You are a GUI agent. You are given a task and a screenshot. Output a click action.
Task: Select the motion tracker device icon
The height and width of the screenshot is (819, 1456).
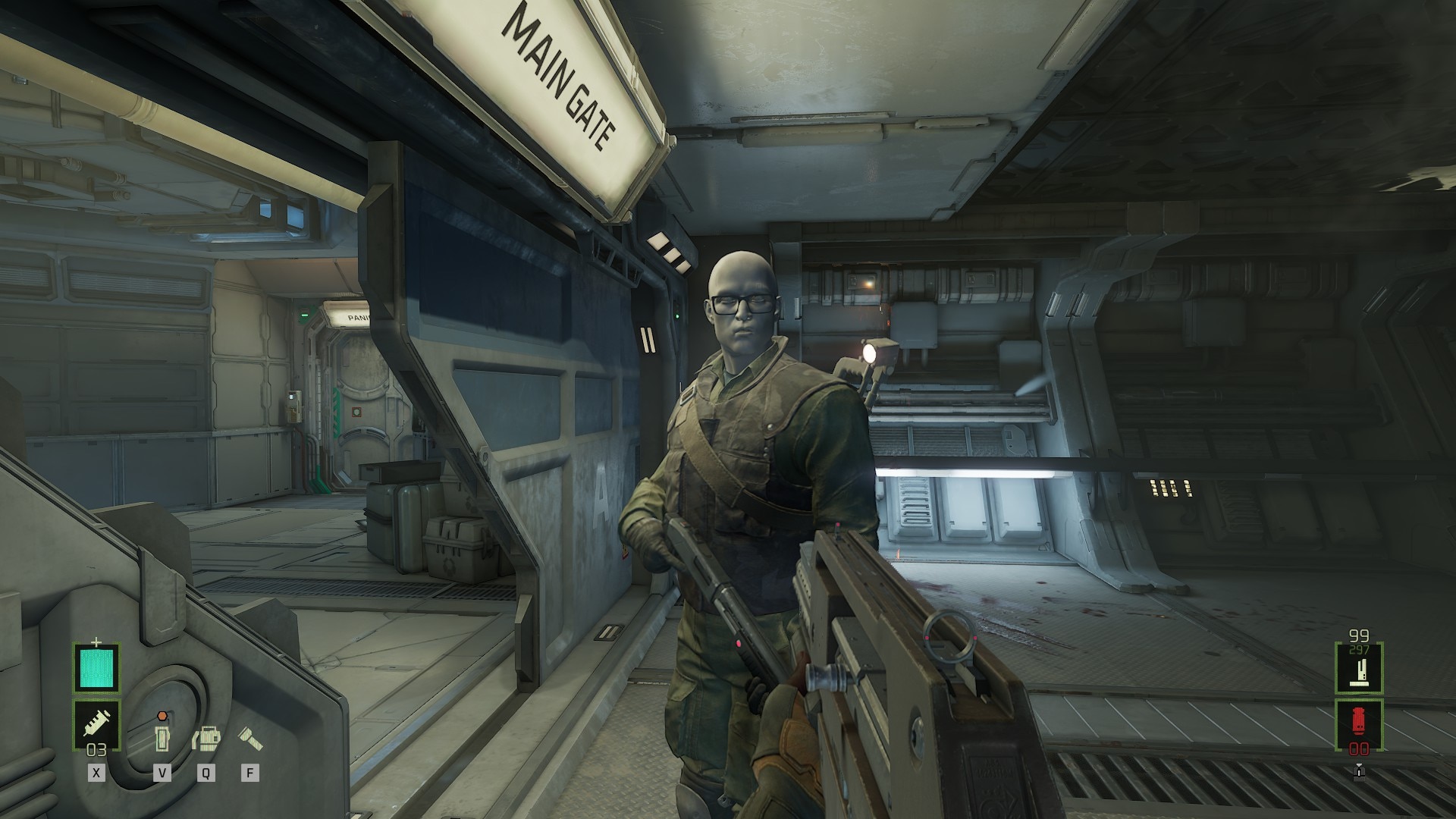coord(162,737)
